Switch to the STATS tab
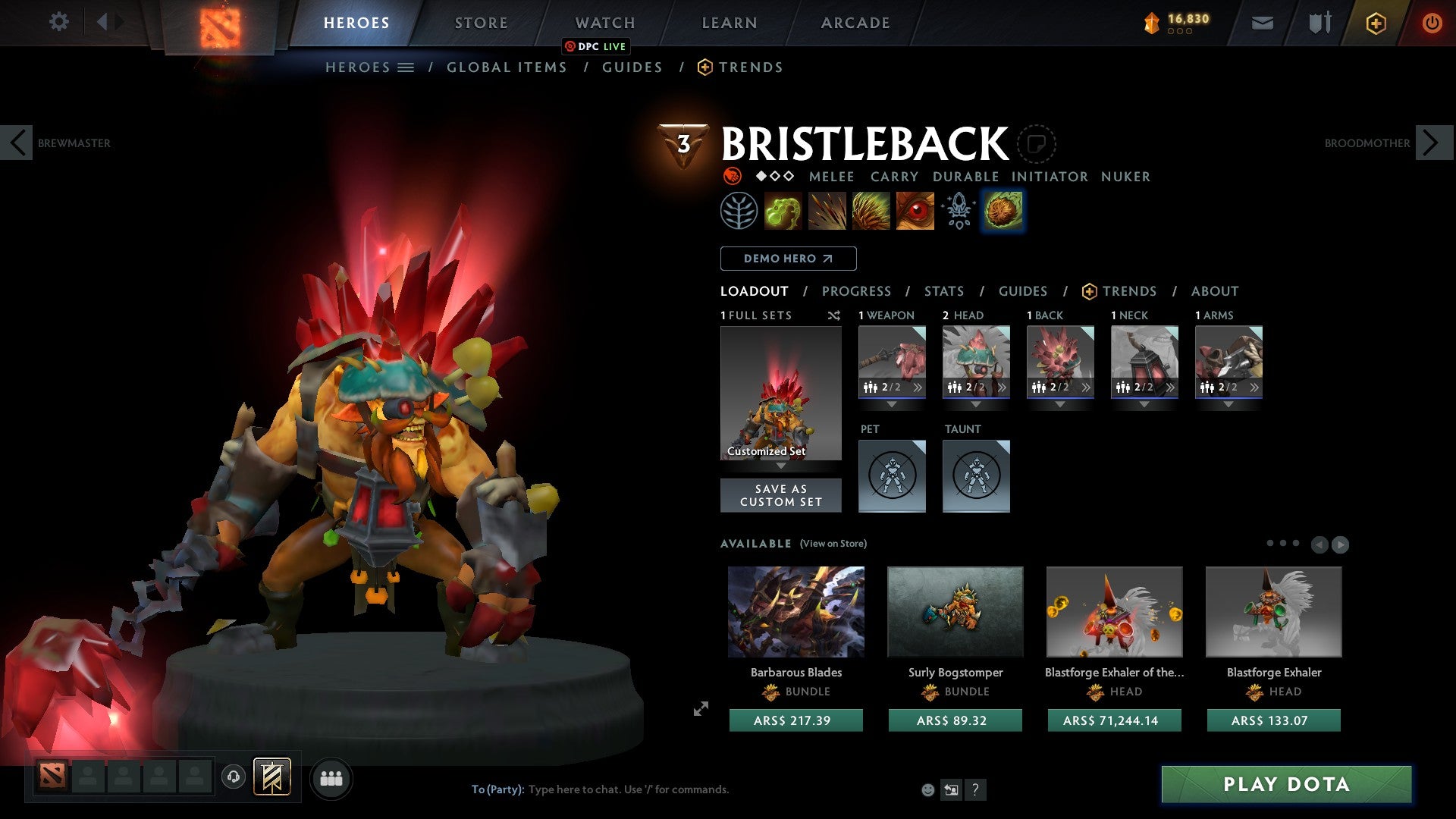This screenshot has height=819, width=1456. [943, 291]
